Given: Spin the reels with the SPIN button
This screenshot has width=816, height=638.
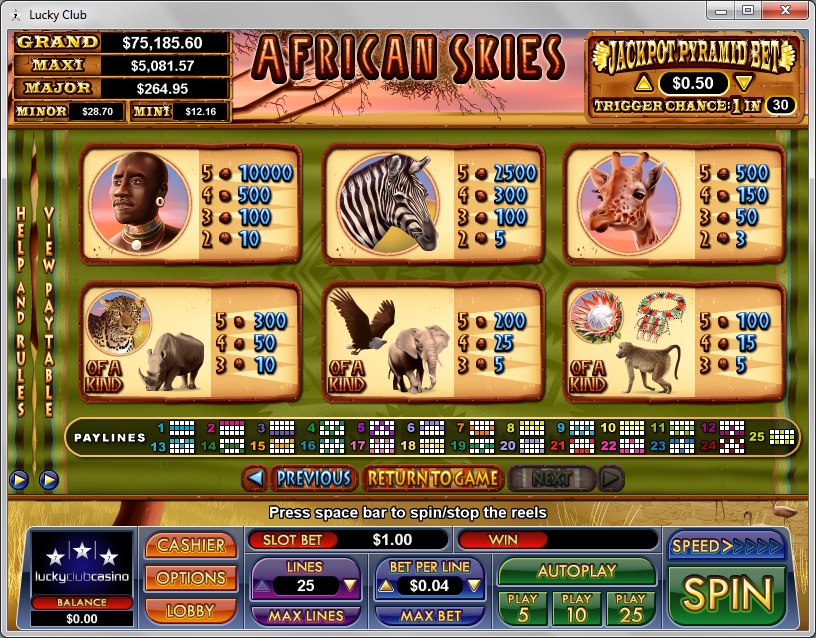Looking at the screenshot, I should (727, 593).
